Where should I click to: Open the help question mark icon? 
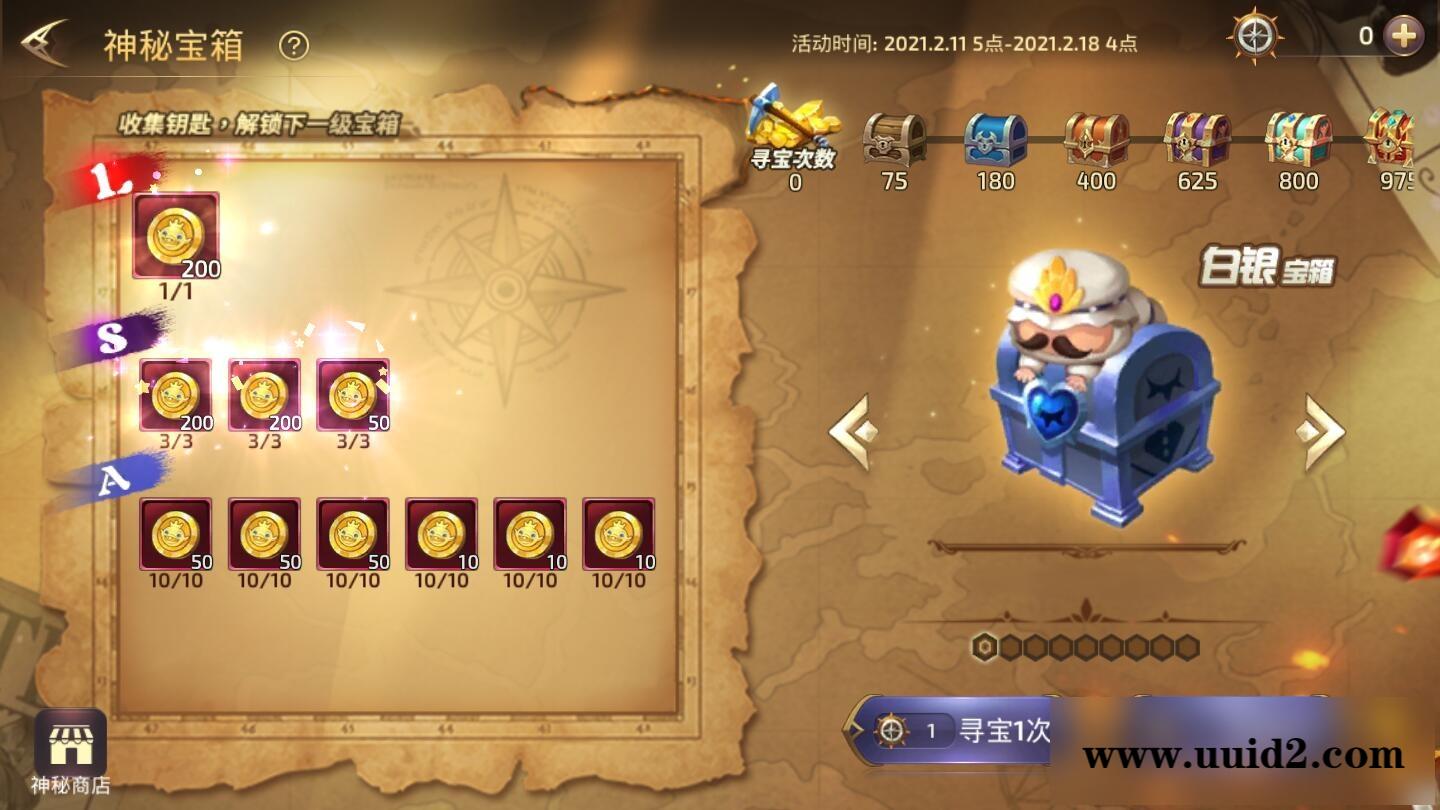[292, 43]
